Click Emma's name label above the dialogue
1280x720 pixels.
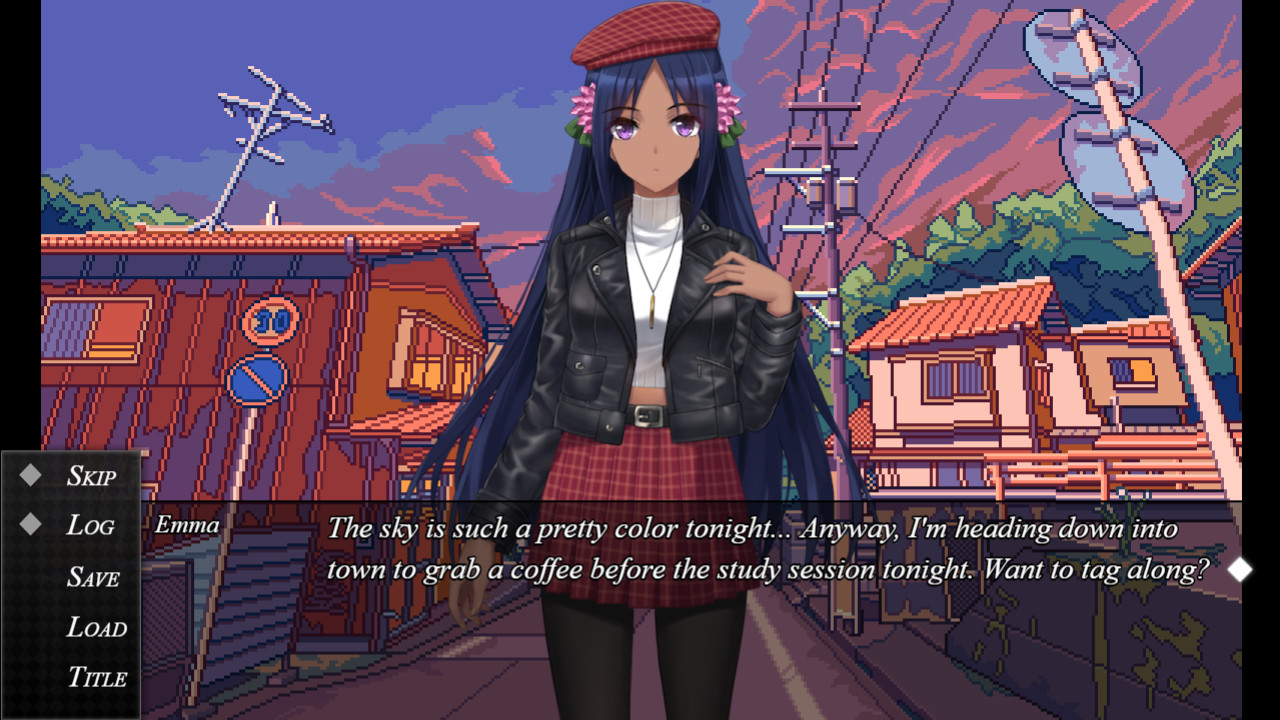click(x=187, y=524)
